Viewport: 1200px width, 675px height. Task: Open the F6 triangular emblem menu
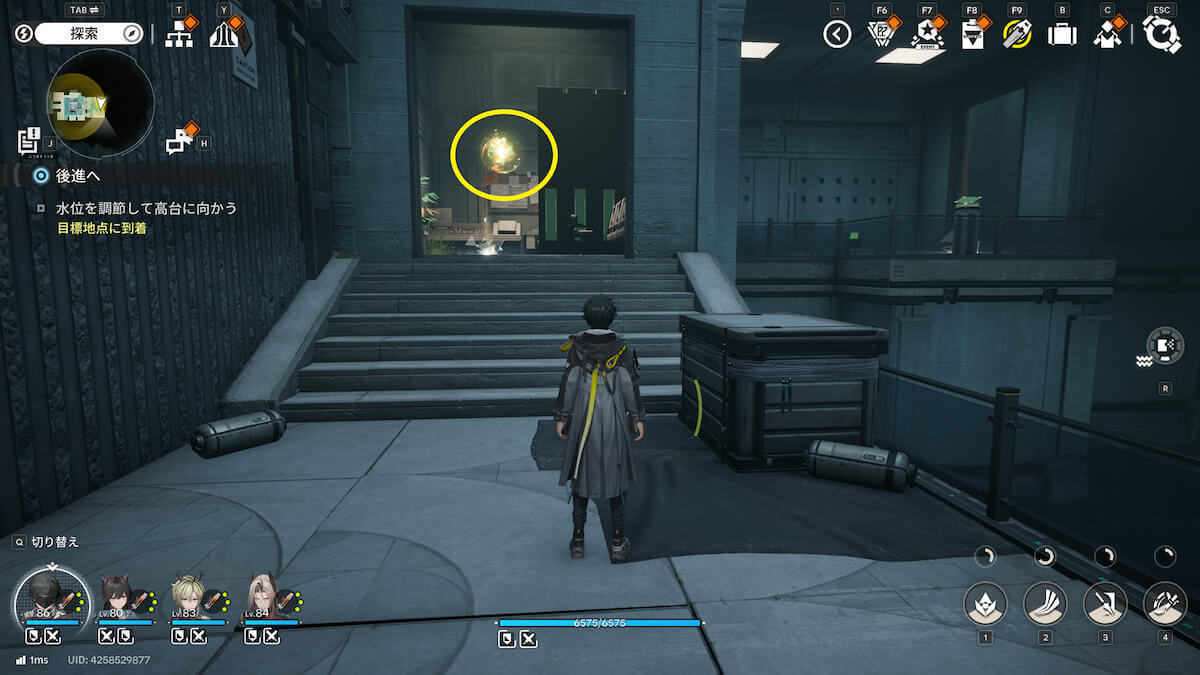coord(880,35)
